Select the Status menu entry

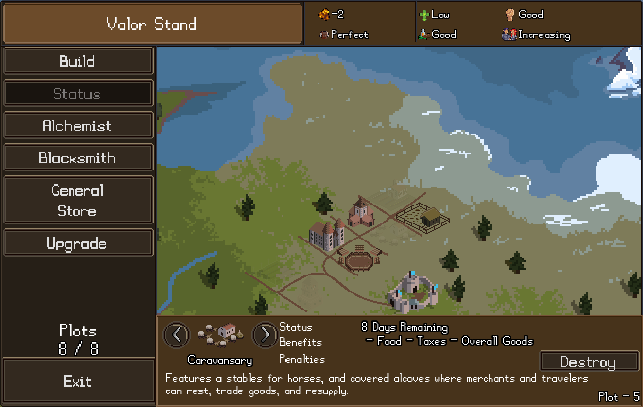point(77,94)
